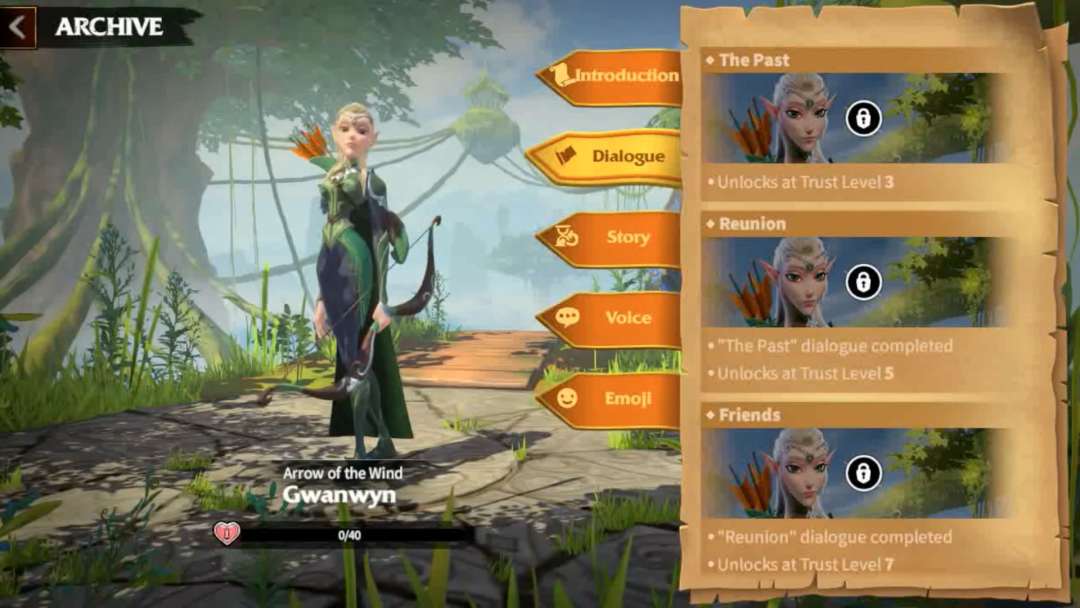Switch to the Introduction tab
The height and width of the screenshot is (608, 1080).
612,76
